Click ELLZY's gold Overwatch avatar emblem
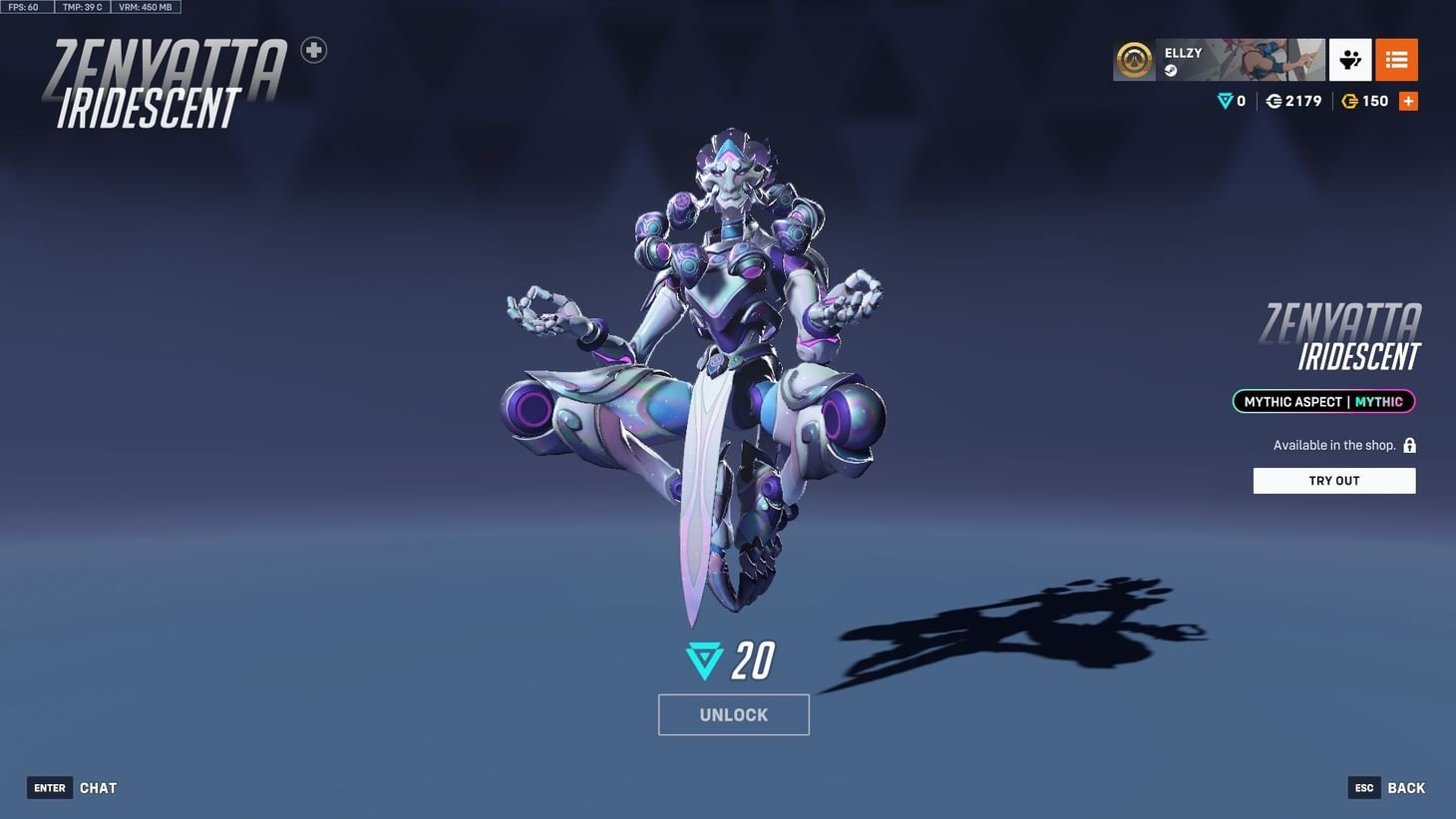This screenshot has width=1456, height=819. click(x=1133, y=60)
